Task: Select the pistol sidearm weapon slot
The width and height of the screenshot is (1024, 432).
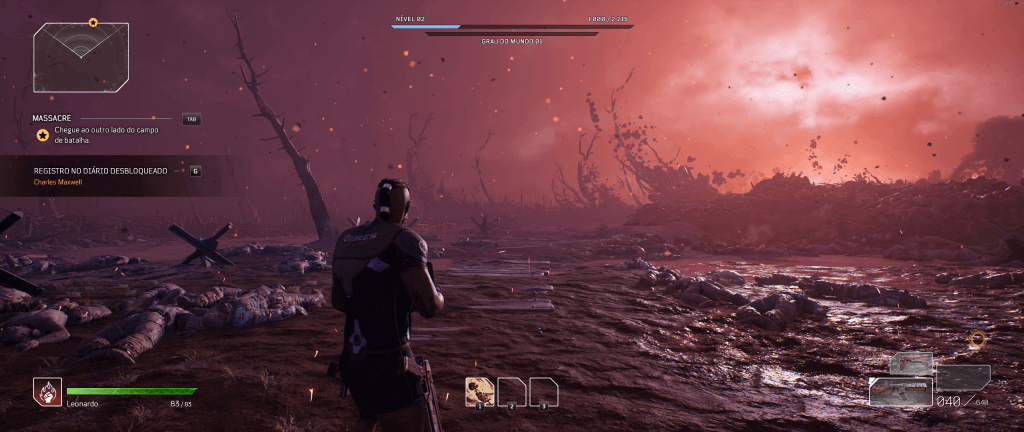Action: 910,362
